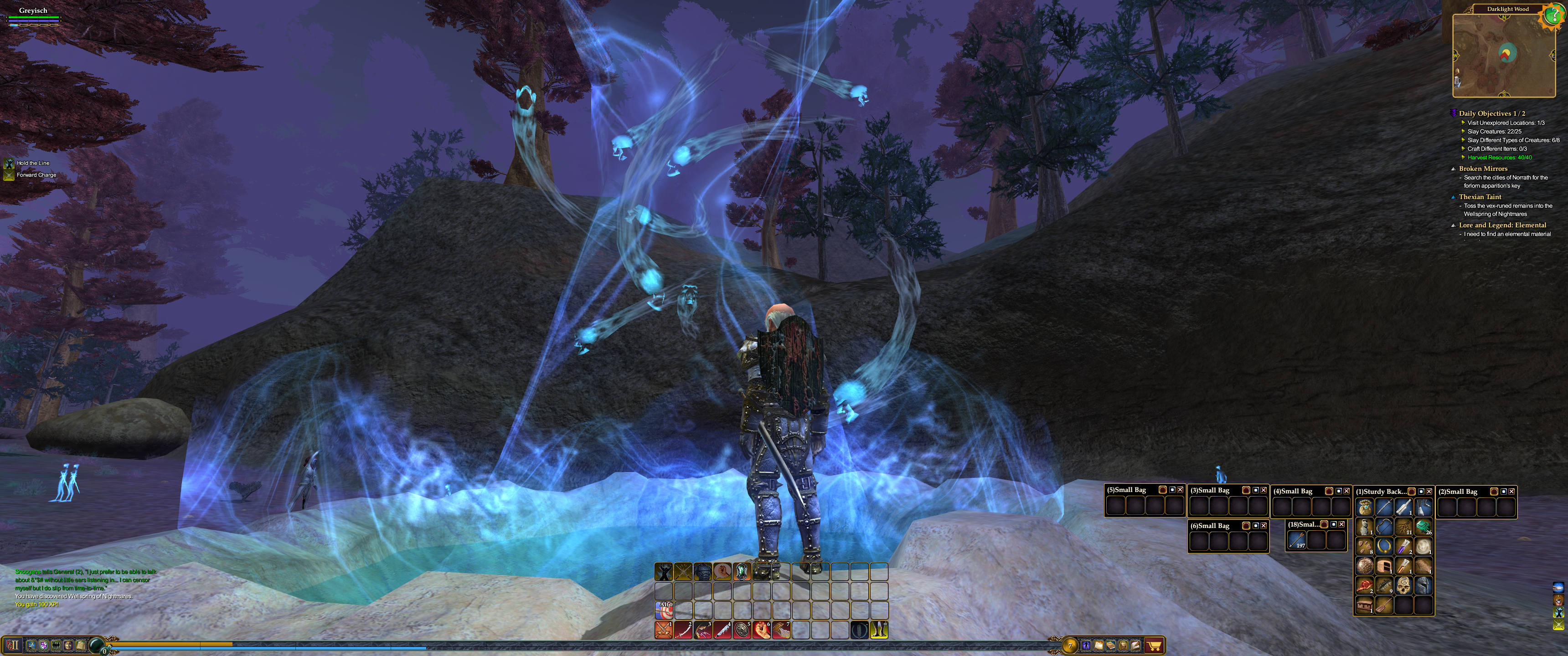Select the arrows stack of 197

(1296, 540)
